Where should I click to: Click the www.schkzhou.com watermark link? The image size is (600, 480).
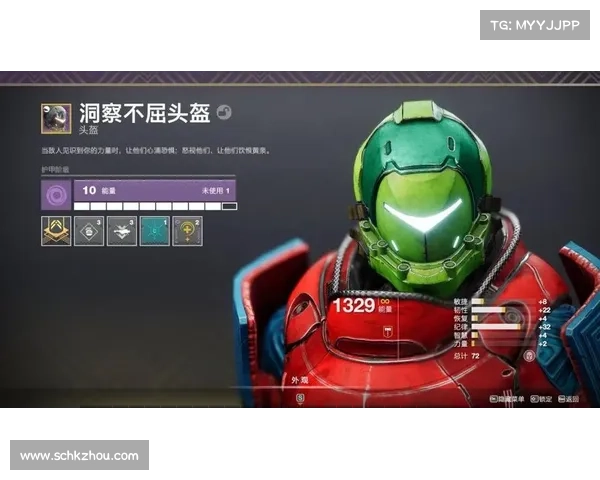point(80,456)
